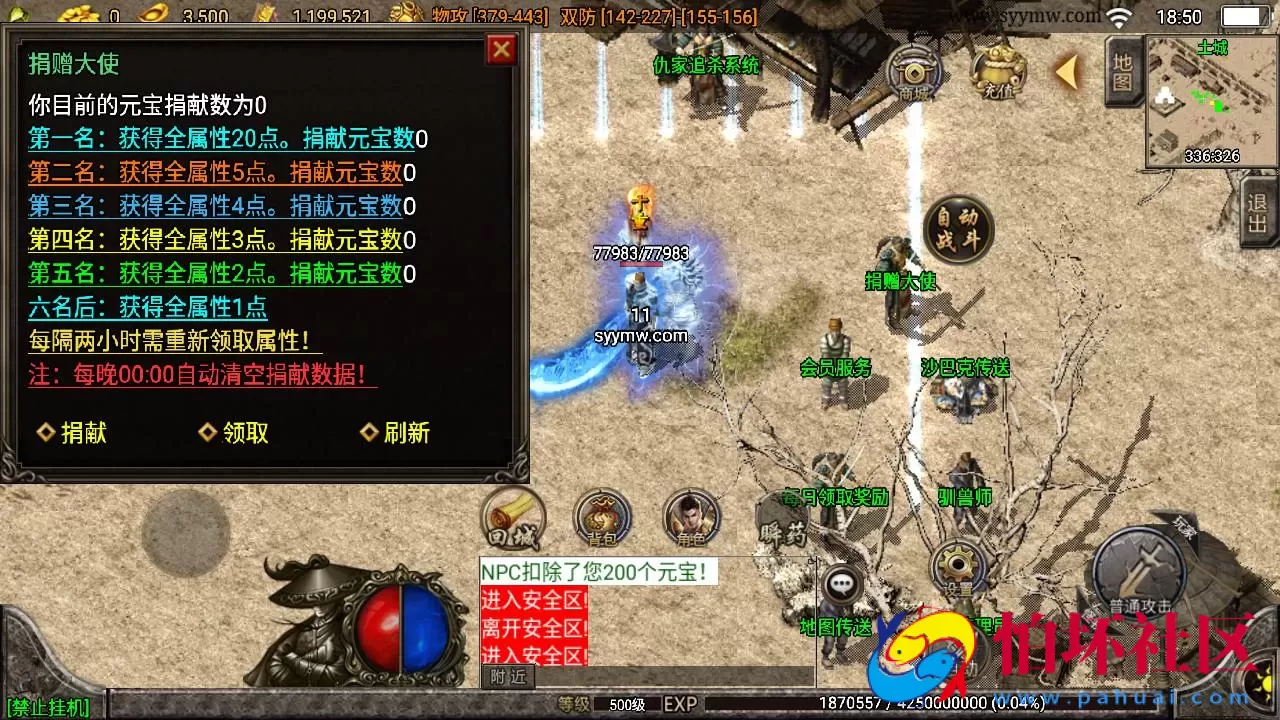Toggle the 禁止挂机 status indicator
The height and width of the screenshot is (720, 1280).
click(48, 706)
